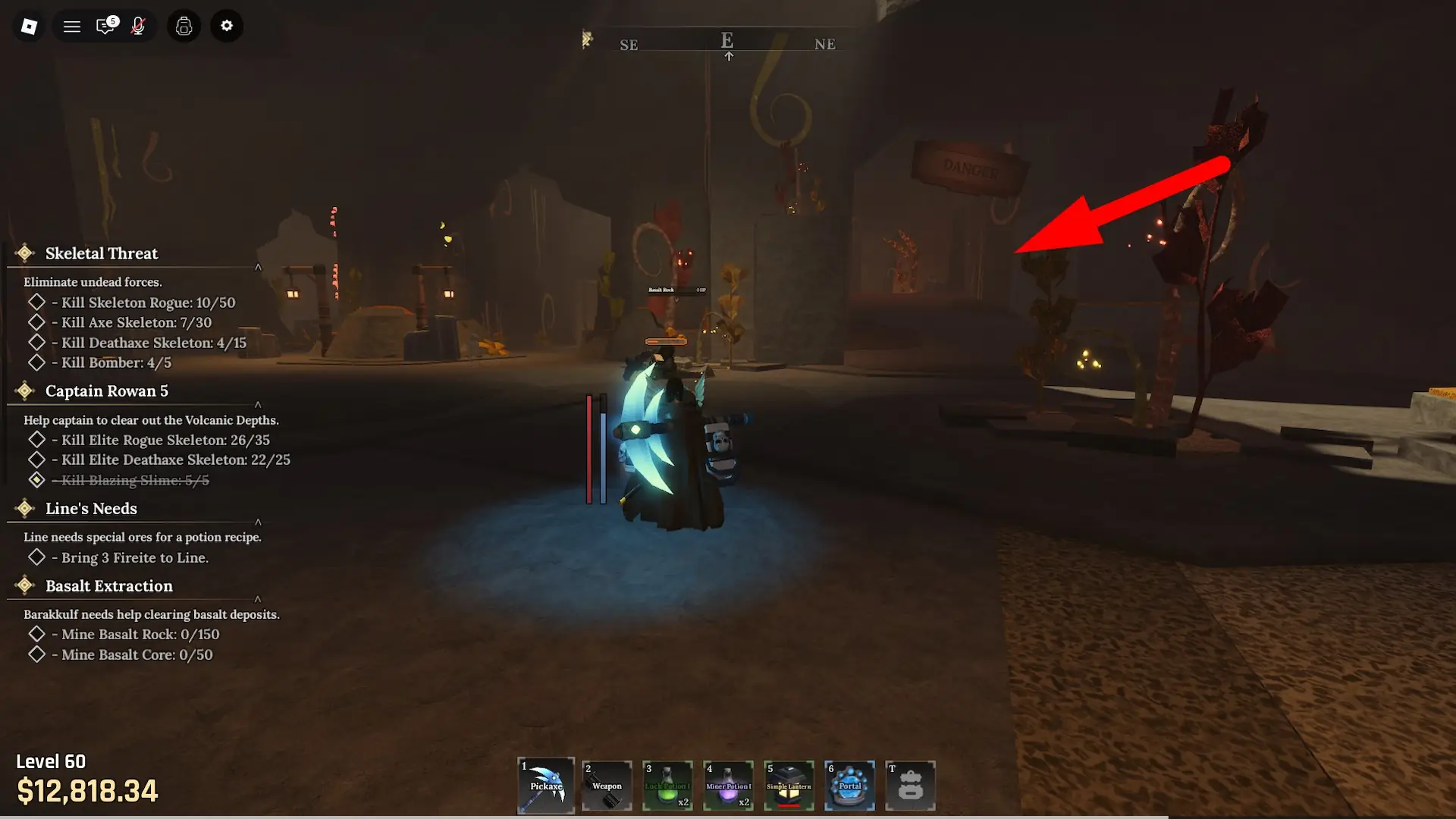Collapse the Basalt Extraction quest panel
This screenshot has height=819, width=1456.
point(258,599)
